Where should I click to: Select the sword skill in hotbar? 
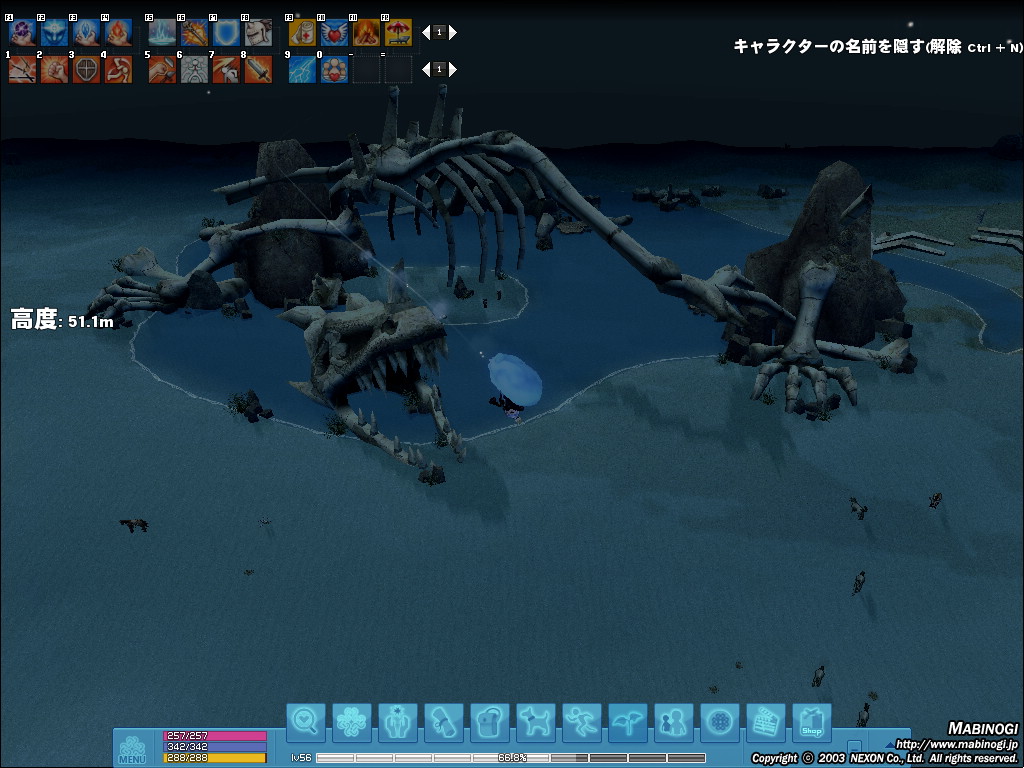258,70
